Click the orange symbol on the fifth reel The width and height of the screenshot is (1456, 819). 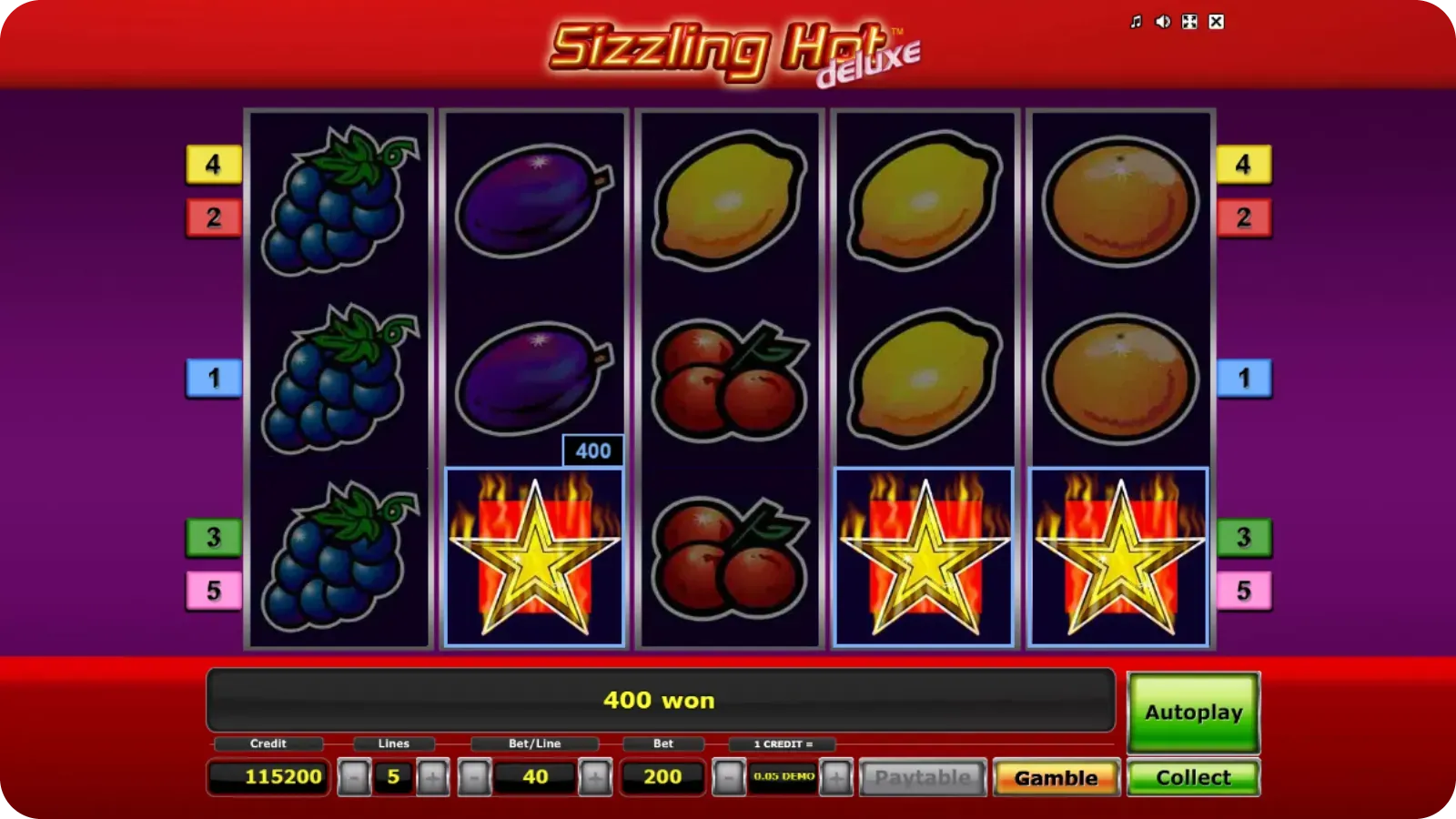pos(1117,378)
